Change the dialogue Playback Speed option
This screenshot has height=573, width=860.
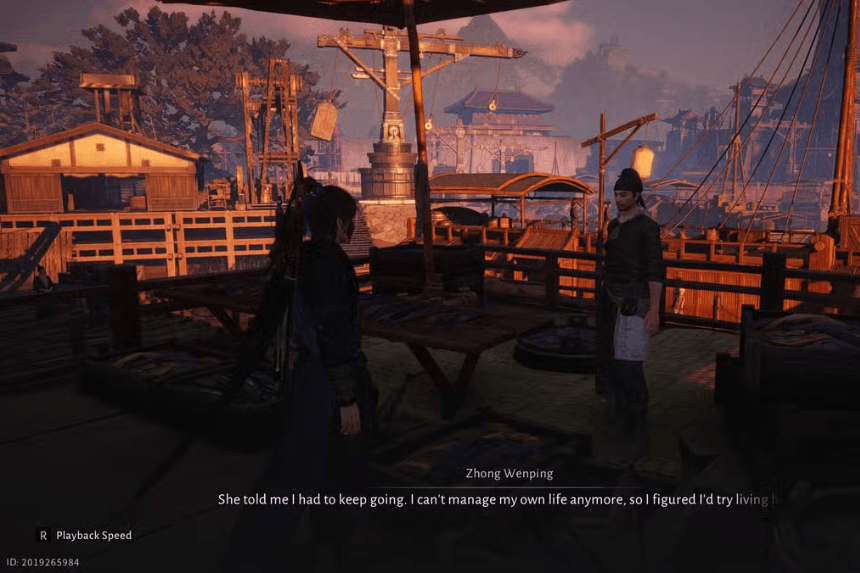point(84,535)
